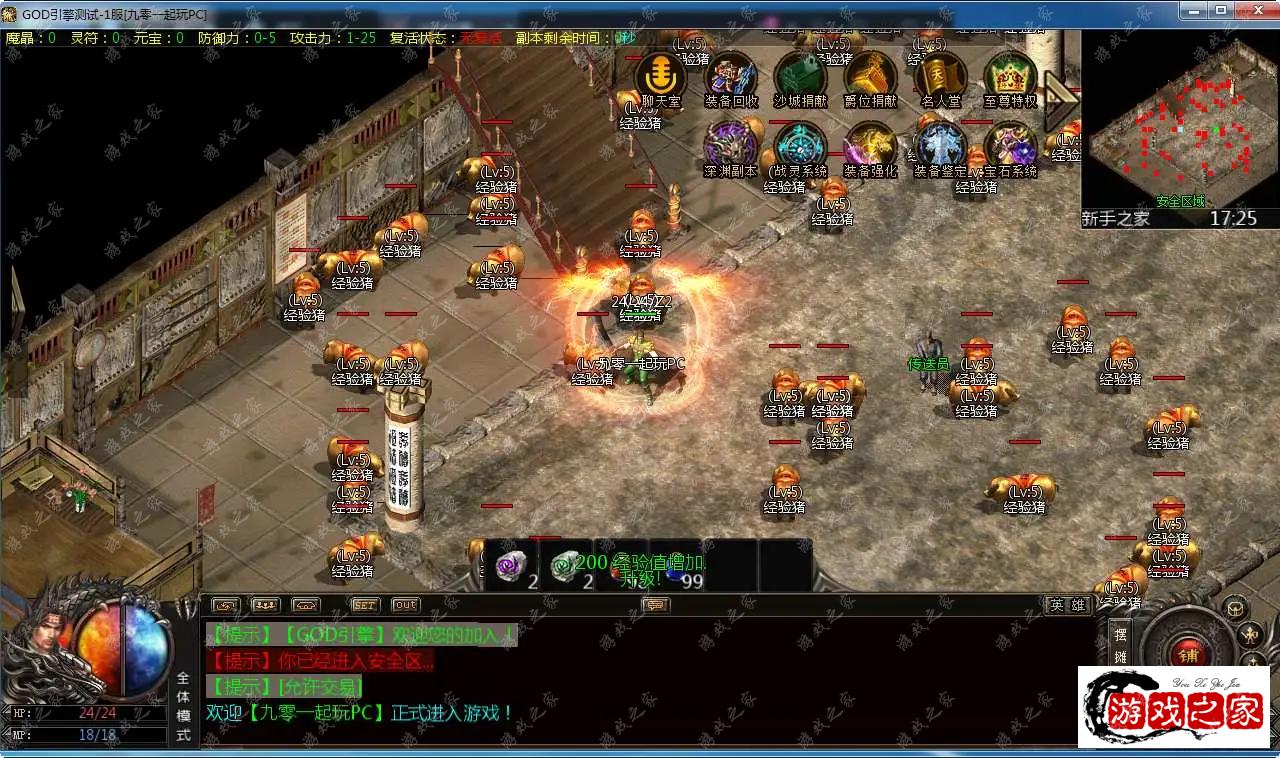Open 装备强化 equipment enhancement

870,146
